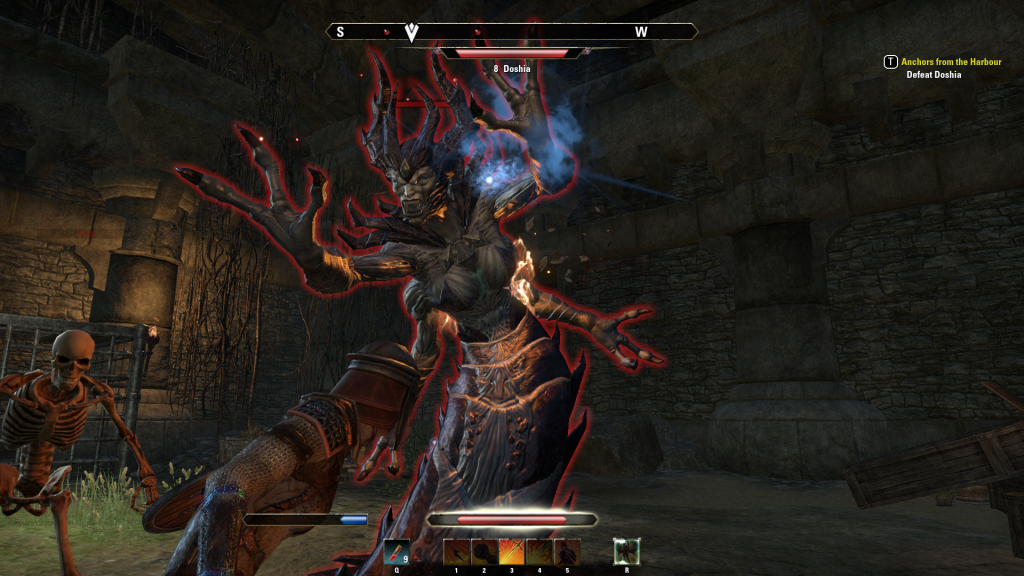Activate the glowing sword ability in slot 3
The height and width of the screenshot is (576, 1024).
click(x=512, y=552)
